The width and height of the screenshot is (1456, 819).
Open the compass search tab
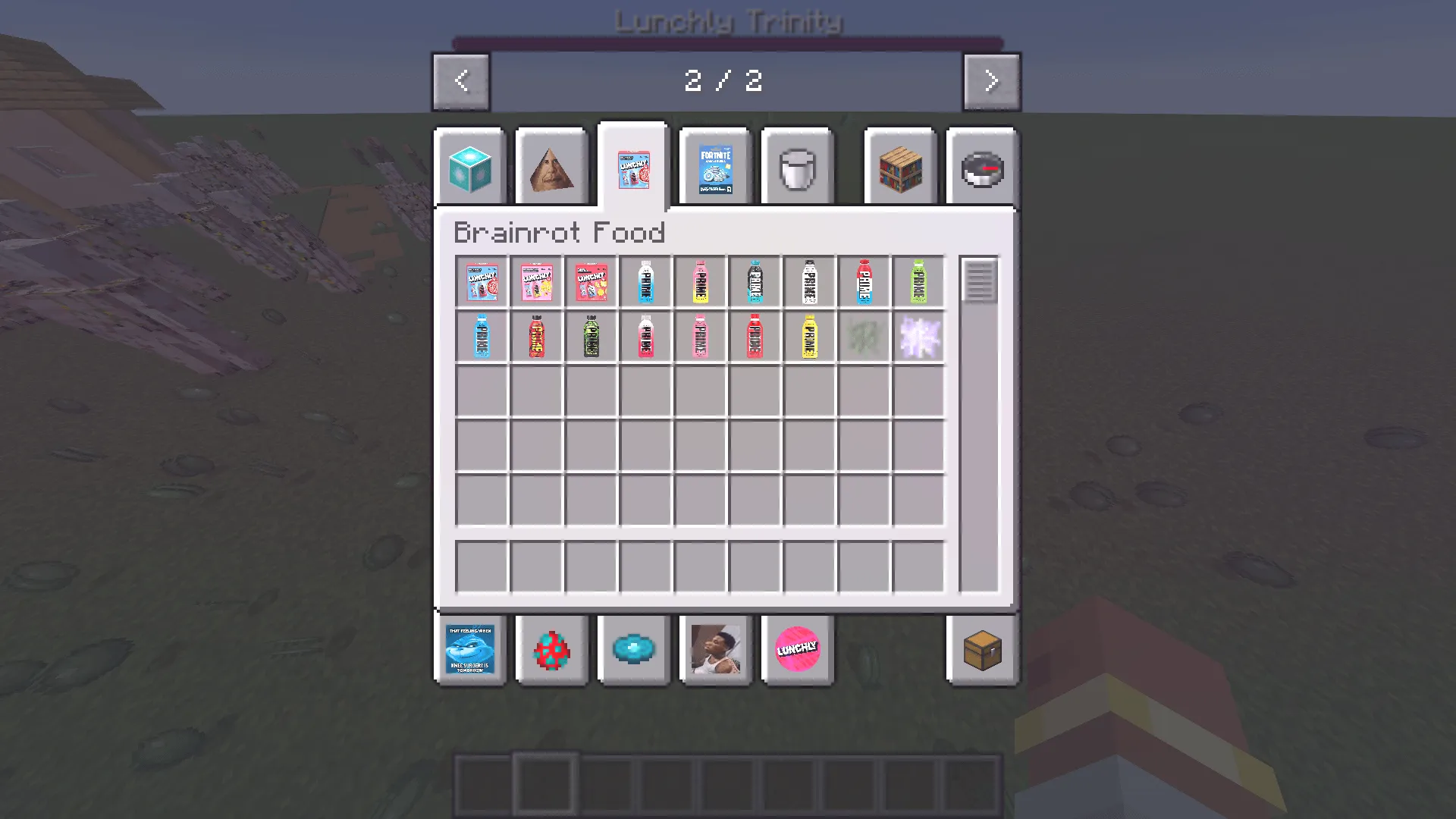pos(982,167)
